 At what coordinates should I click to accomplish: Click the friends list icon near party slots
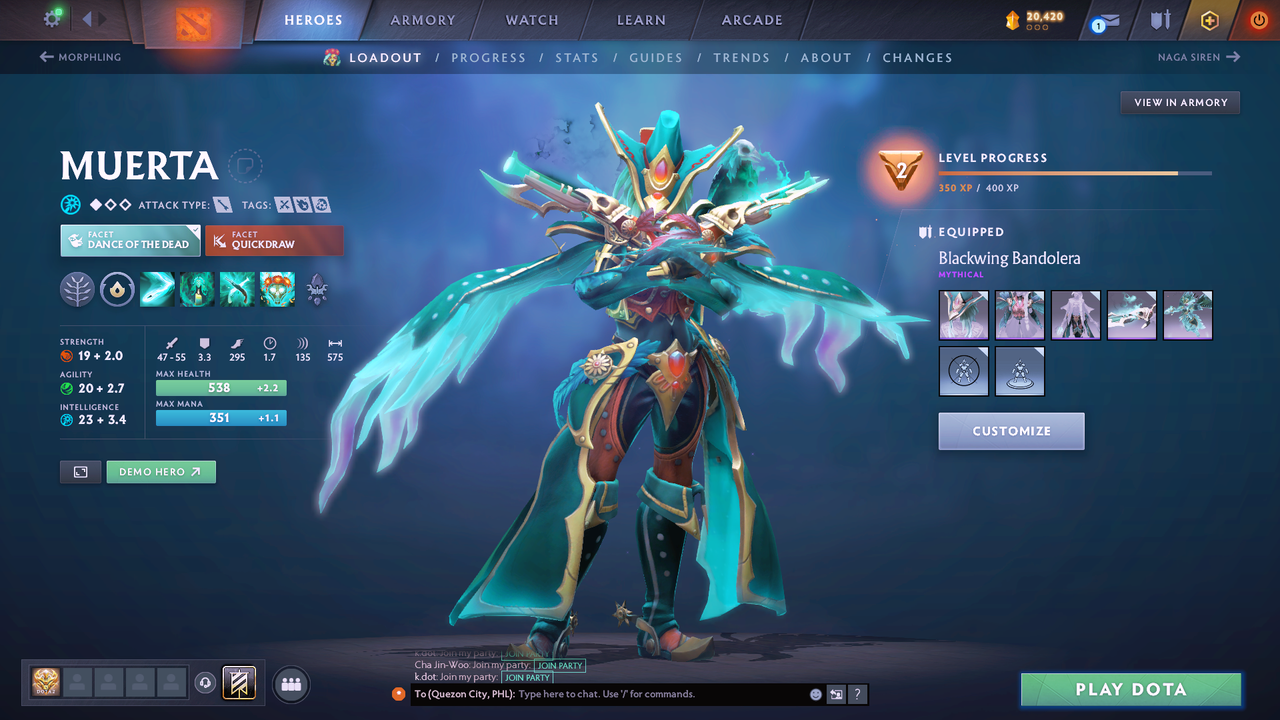click(x=290, y=684)
